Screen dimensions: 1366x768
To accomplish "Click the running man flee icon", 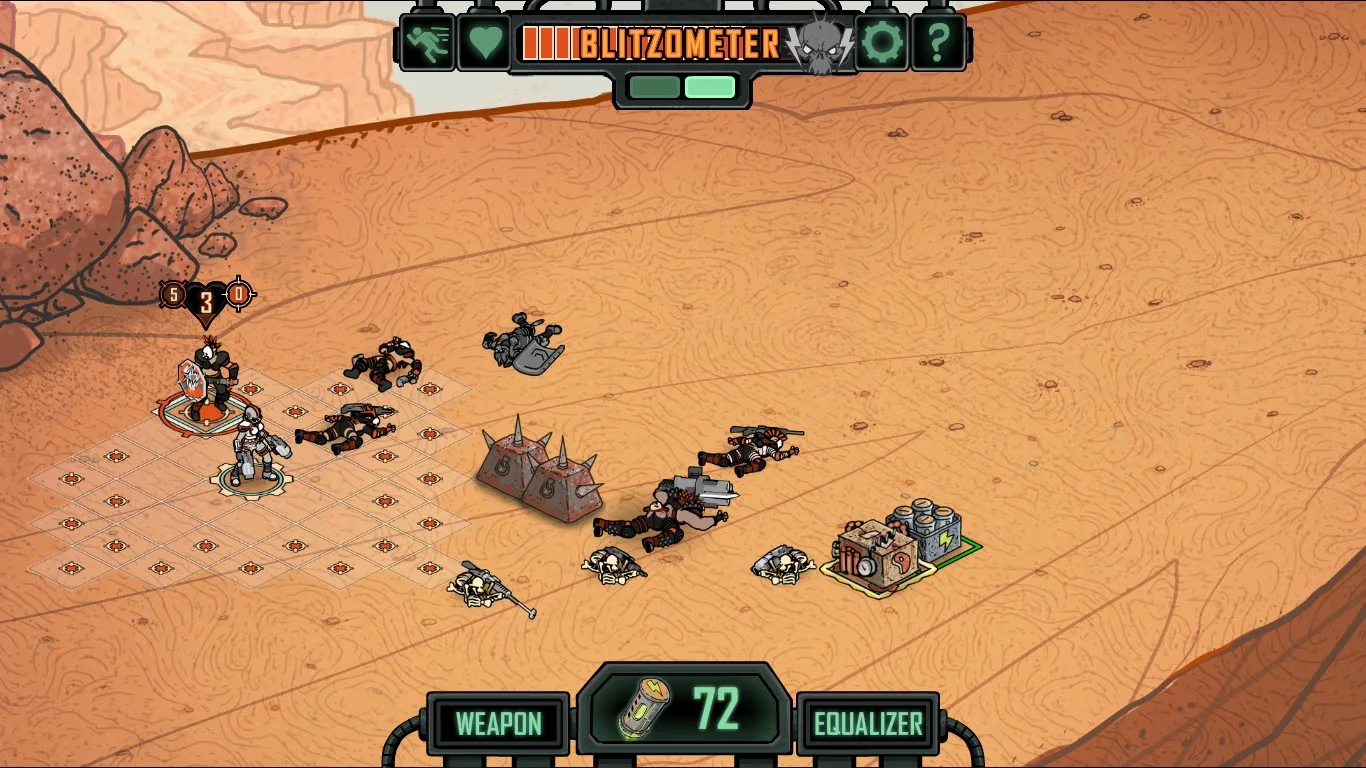I will 428,43.
